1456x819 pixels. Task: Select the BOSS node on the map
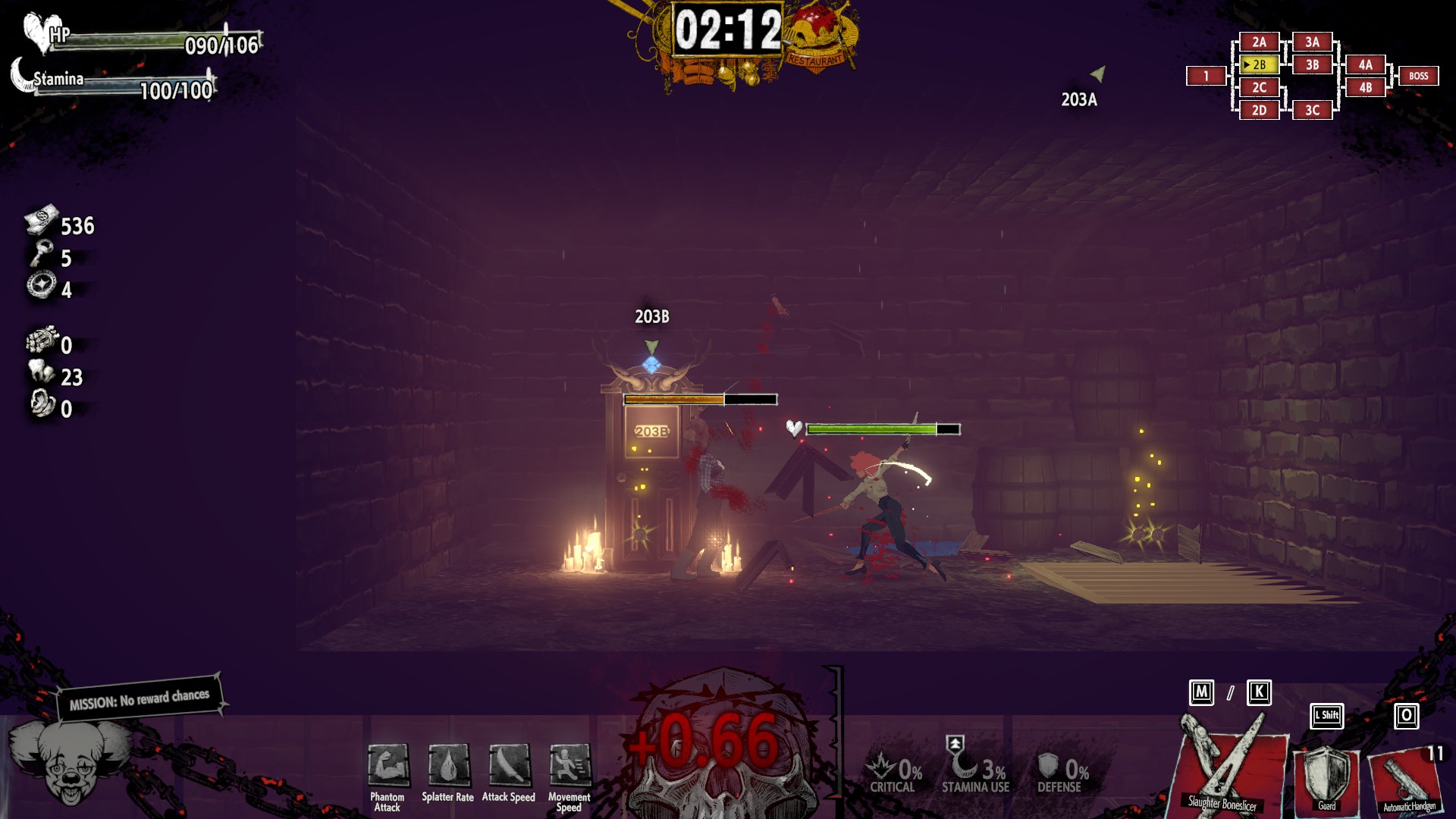[x=1418, y=76]
